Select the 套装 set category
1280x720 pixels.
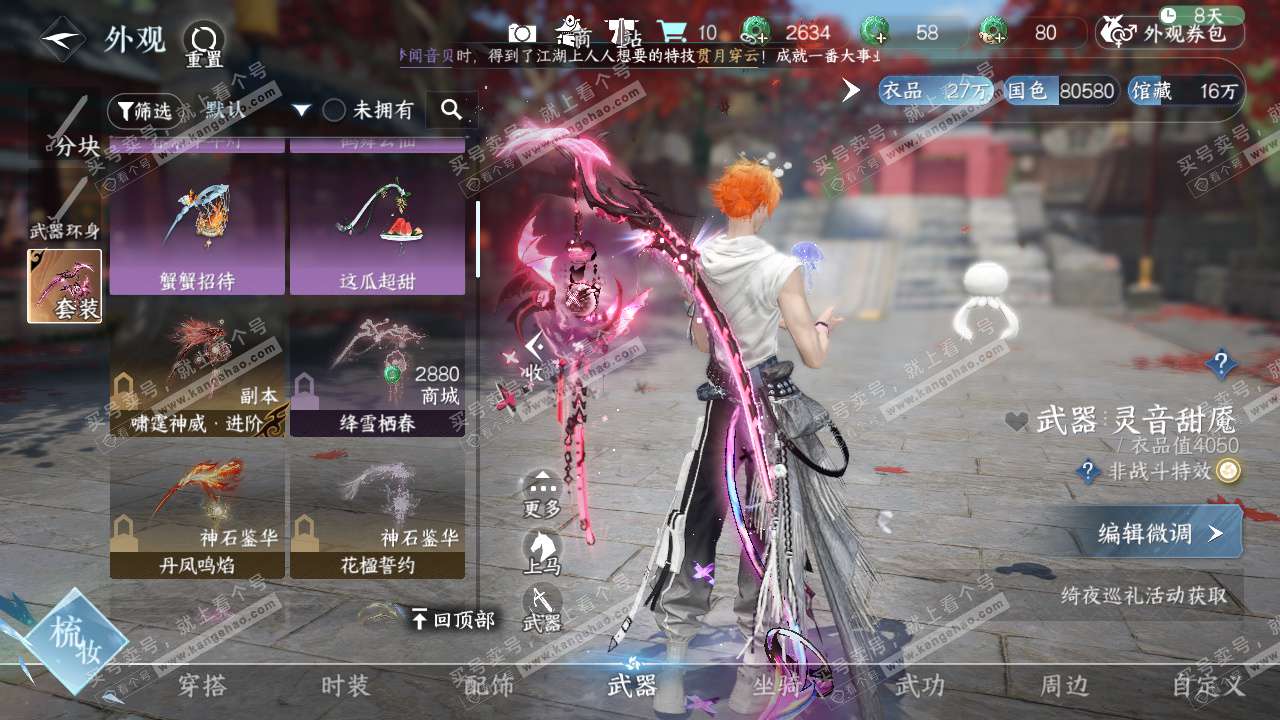tap(64, 286)
